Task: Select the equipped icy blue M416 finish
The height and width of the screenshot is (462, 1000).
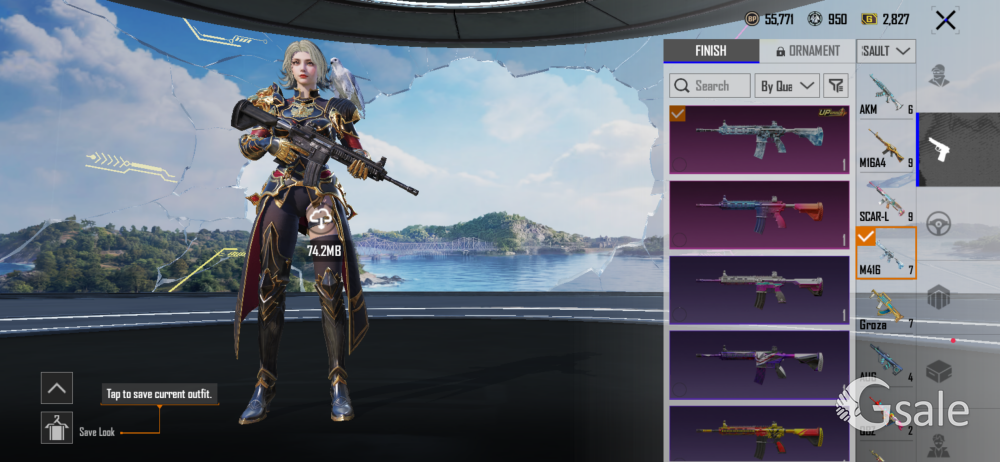Action: click(758, 140)
